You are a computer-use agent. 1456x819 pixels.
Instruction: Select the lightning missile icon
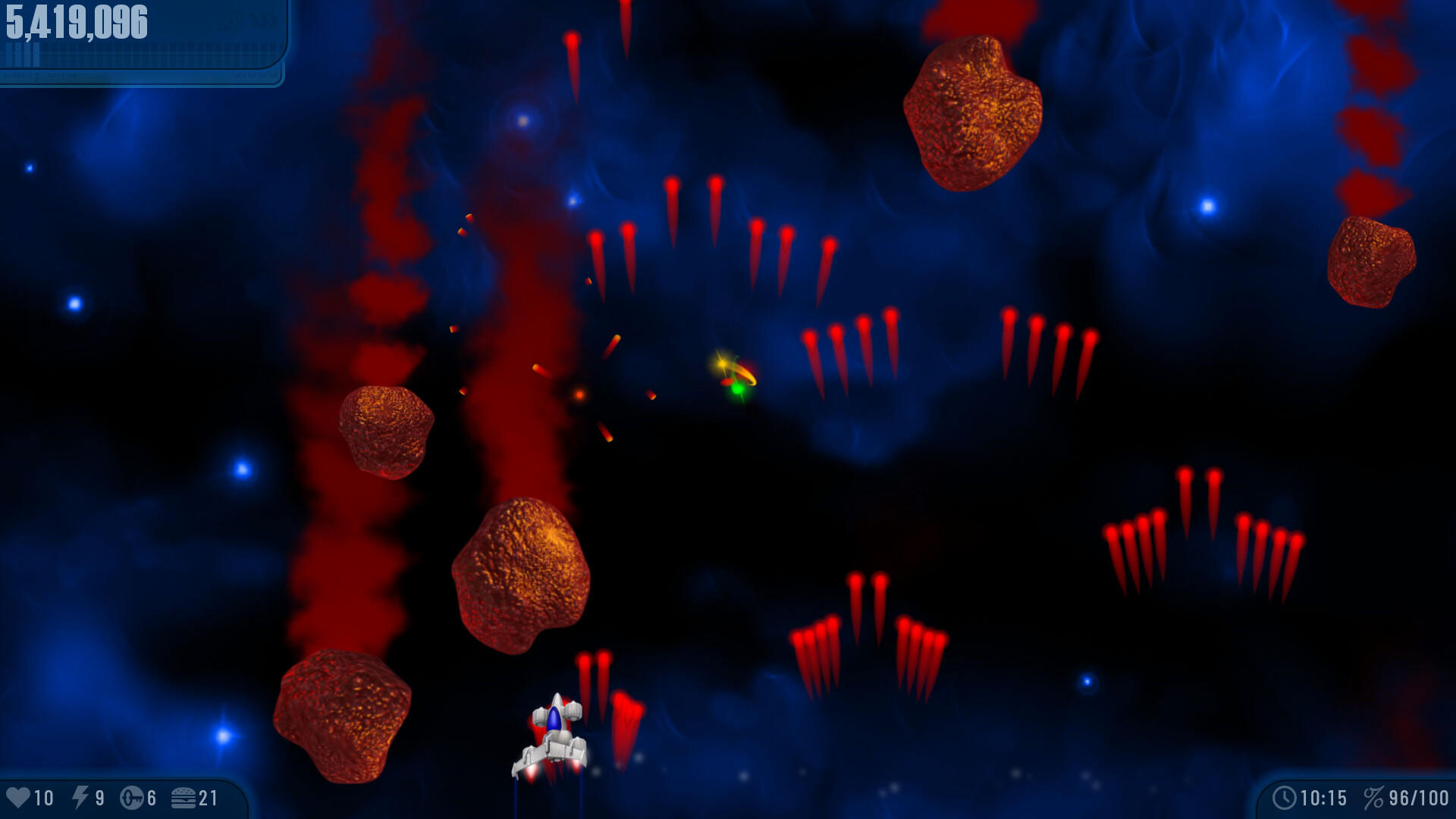(80, 798)
